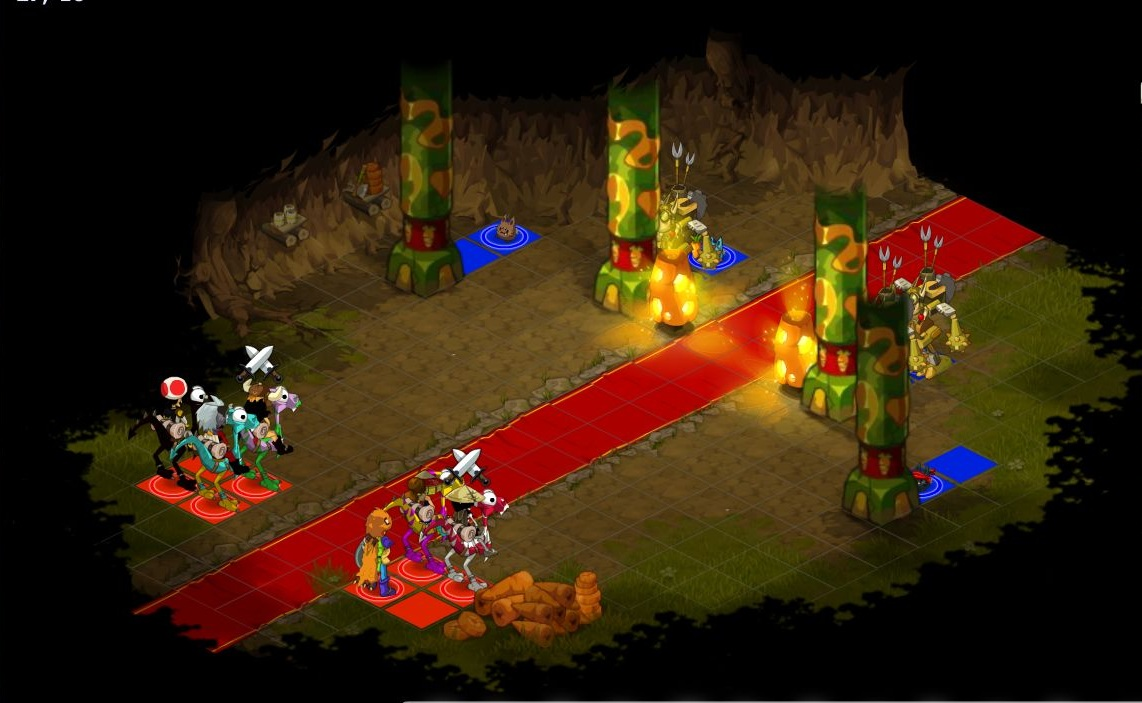
Task: Choose the empty blue tile beside the brown creature
Action: pyautogui.click(x=474, y=255)
